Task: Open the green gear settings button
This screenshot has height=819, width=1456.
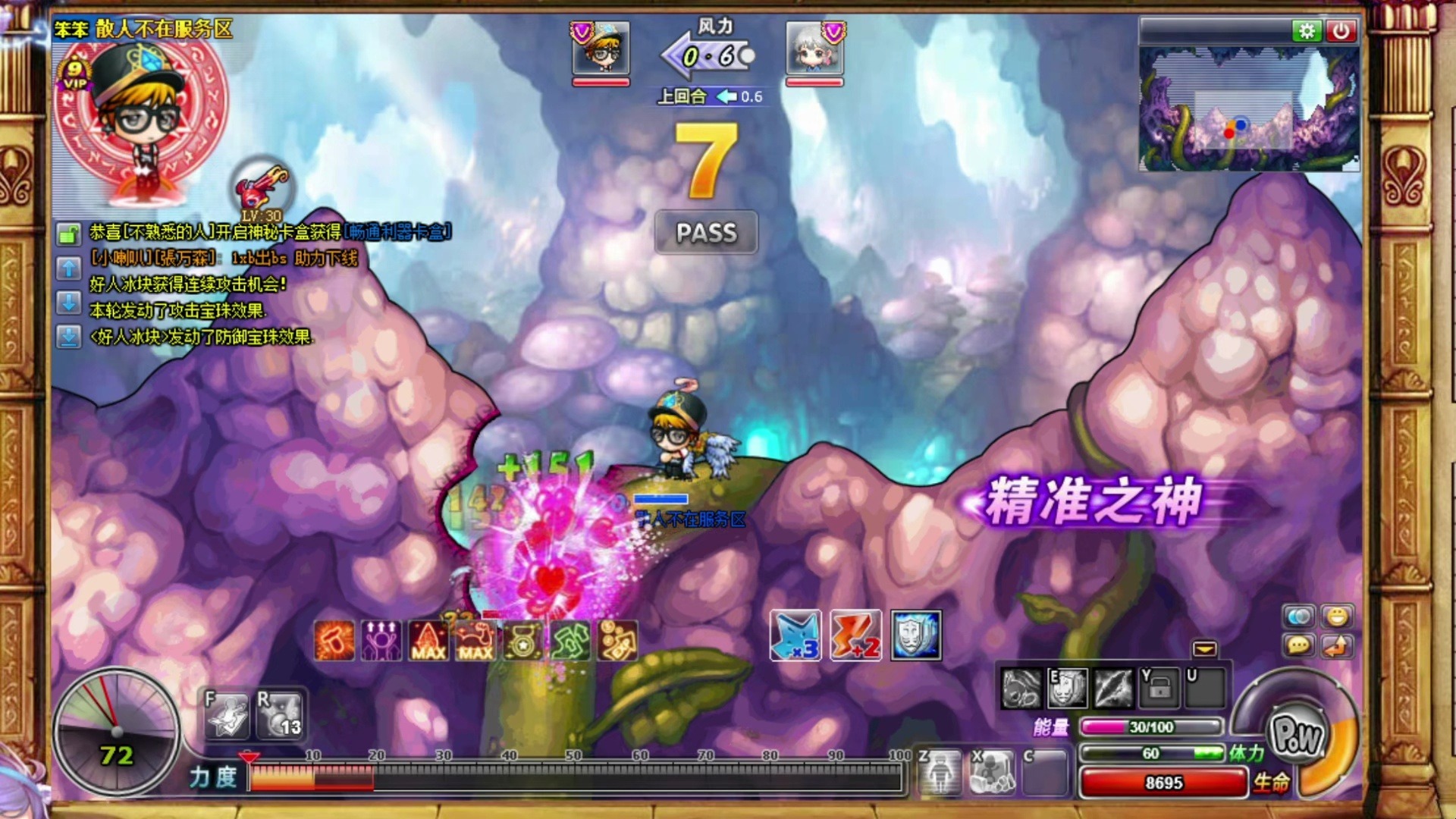Action: coord(1307,31)
